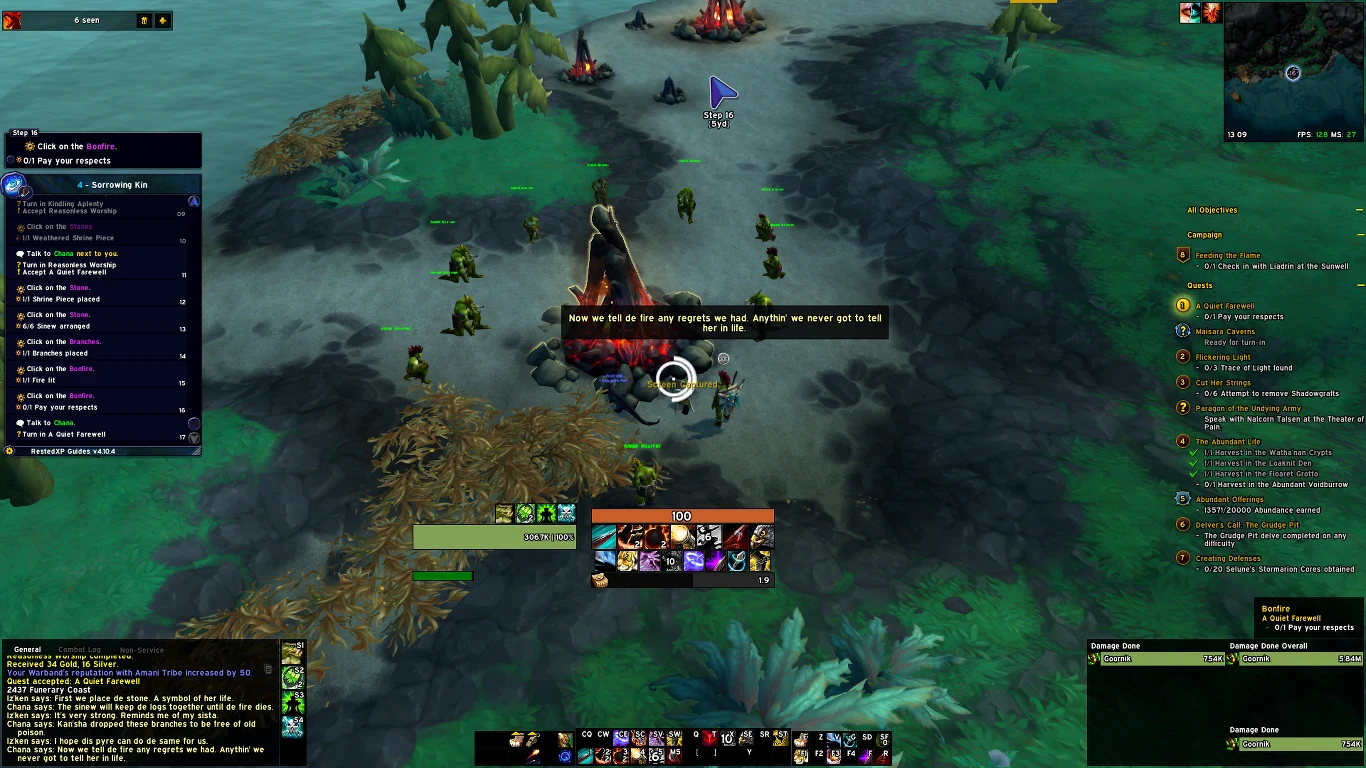Open the Maisara Caverns quest entry
This screenshot has height=768, width=1366.
[1225, 332]
